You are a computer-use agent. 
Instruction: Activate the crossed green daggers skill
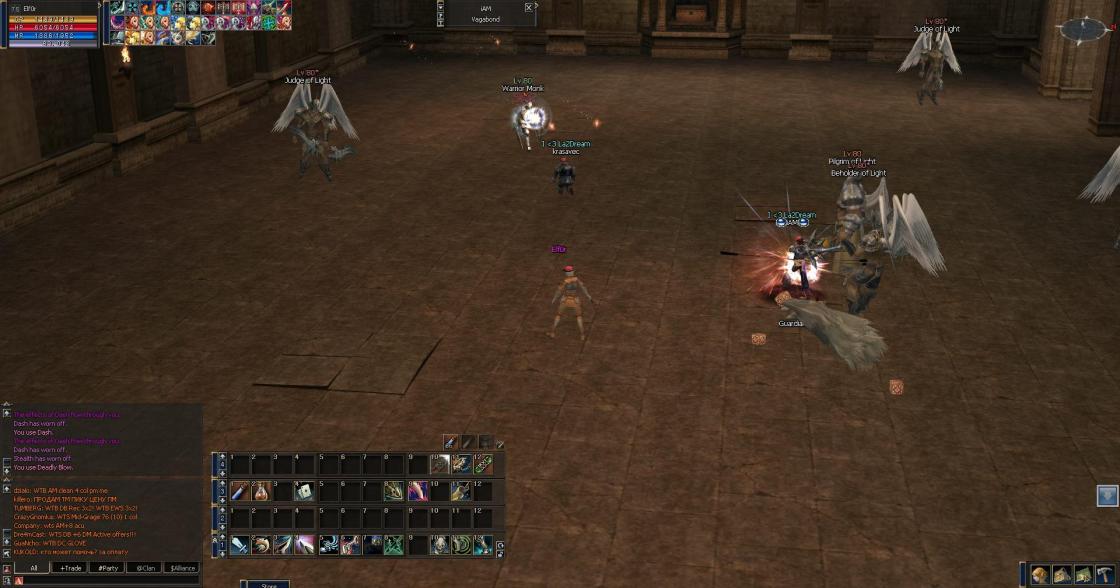pos(394,545)
